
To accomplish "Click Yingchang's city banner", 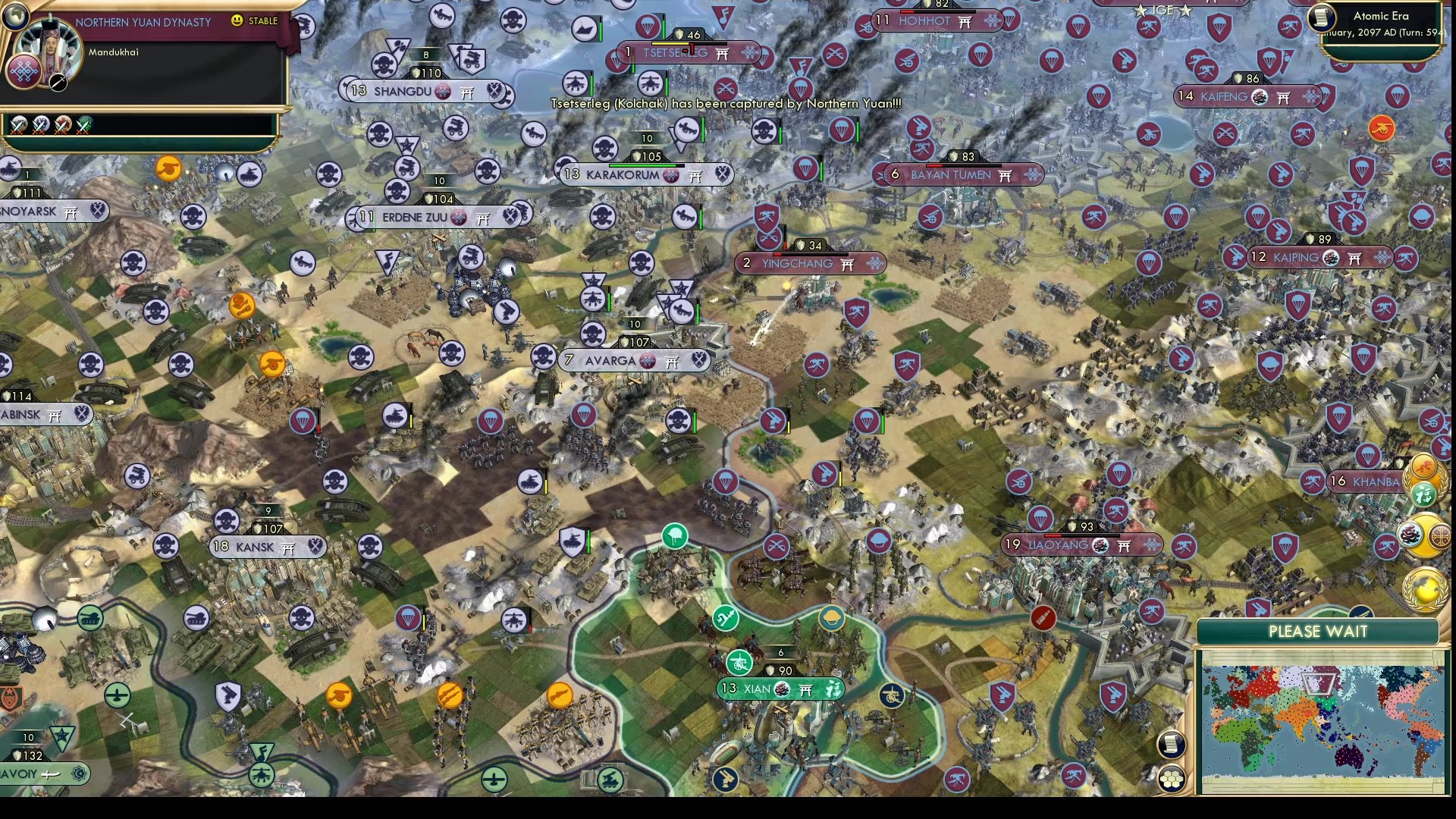I will [809, 263].
